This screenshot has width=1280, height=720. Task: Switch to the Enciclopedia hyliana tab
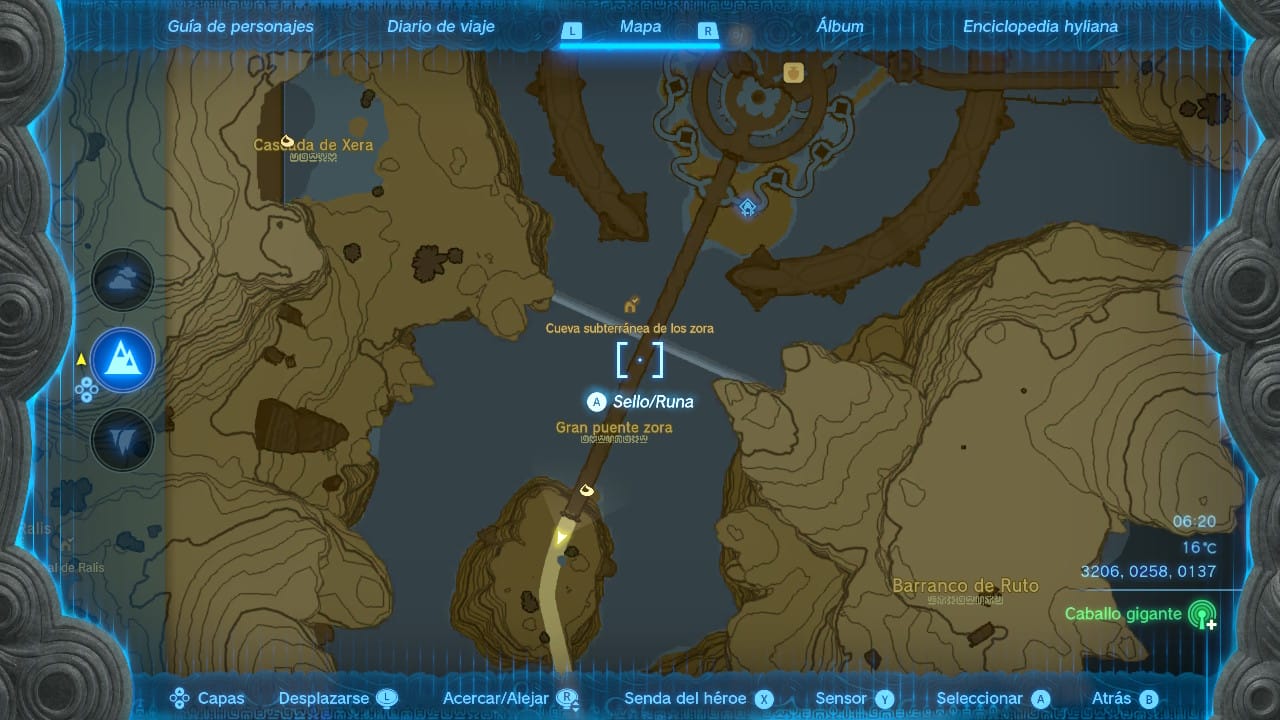pos(1040,27)
